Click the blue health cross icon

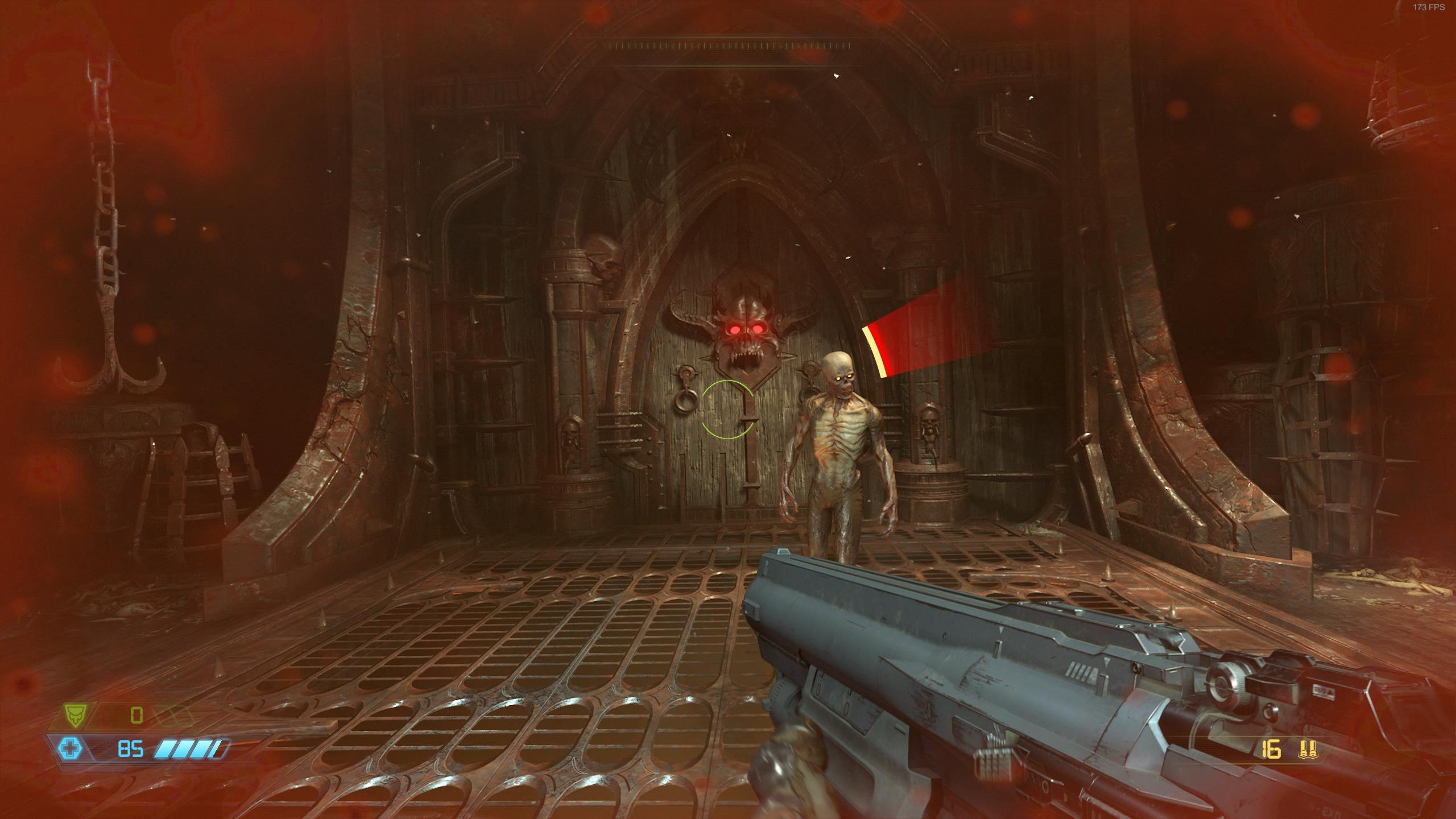(71, 749)
